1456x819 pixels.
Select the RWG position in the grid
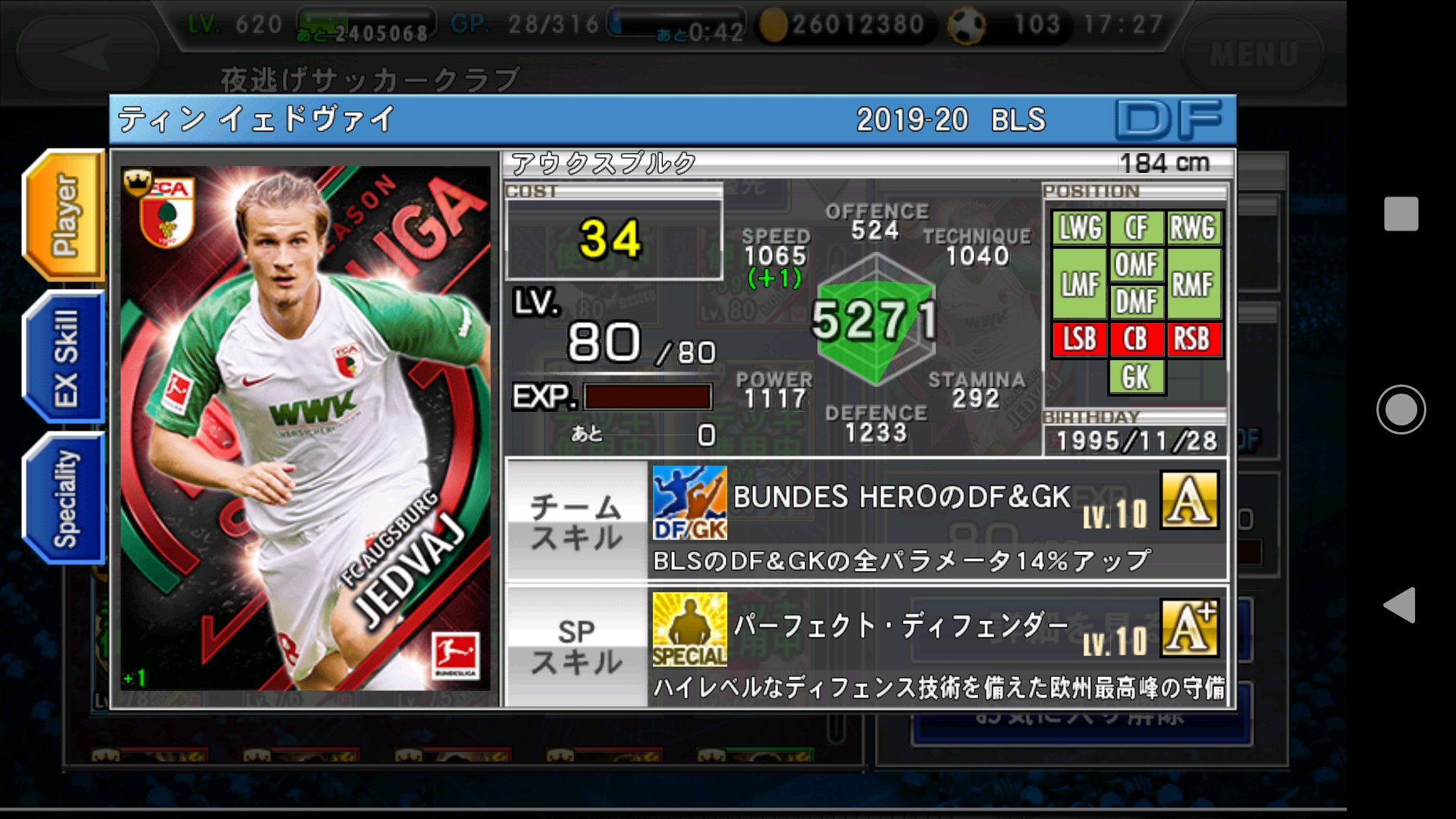coord(1194,226)
